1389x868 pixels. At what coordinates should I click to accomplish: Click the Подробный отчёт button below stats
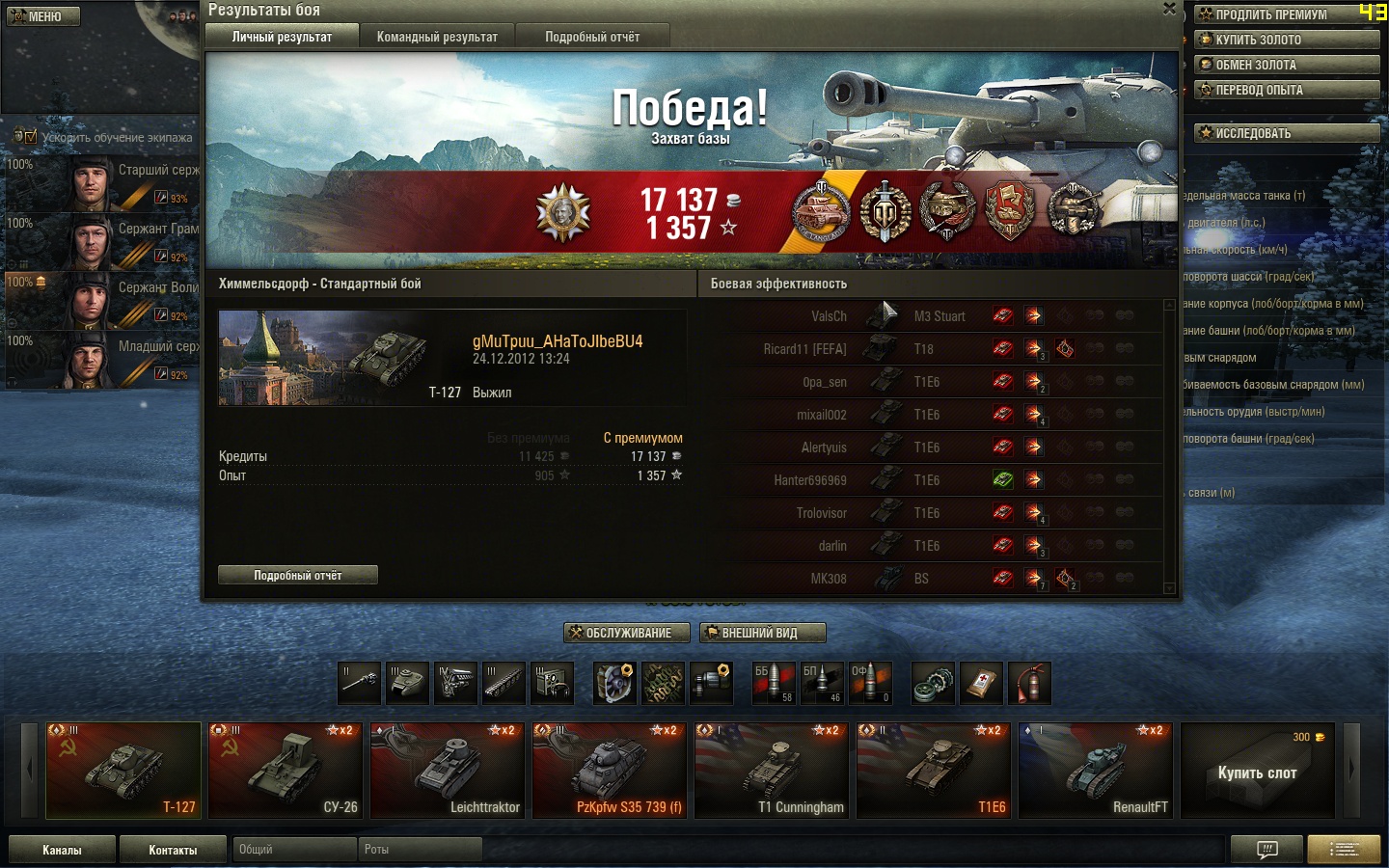(x=297, y=576)
